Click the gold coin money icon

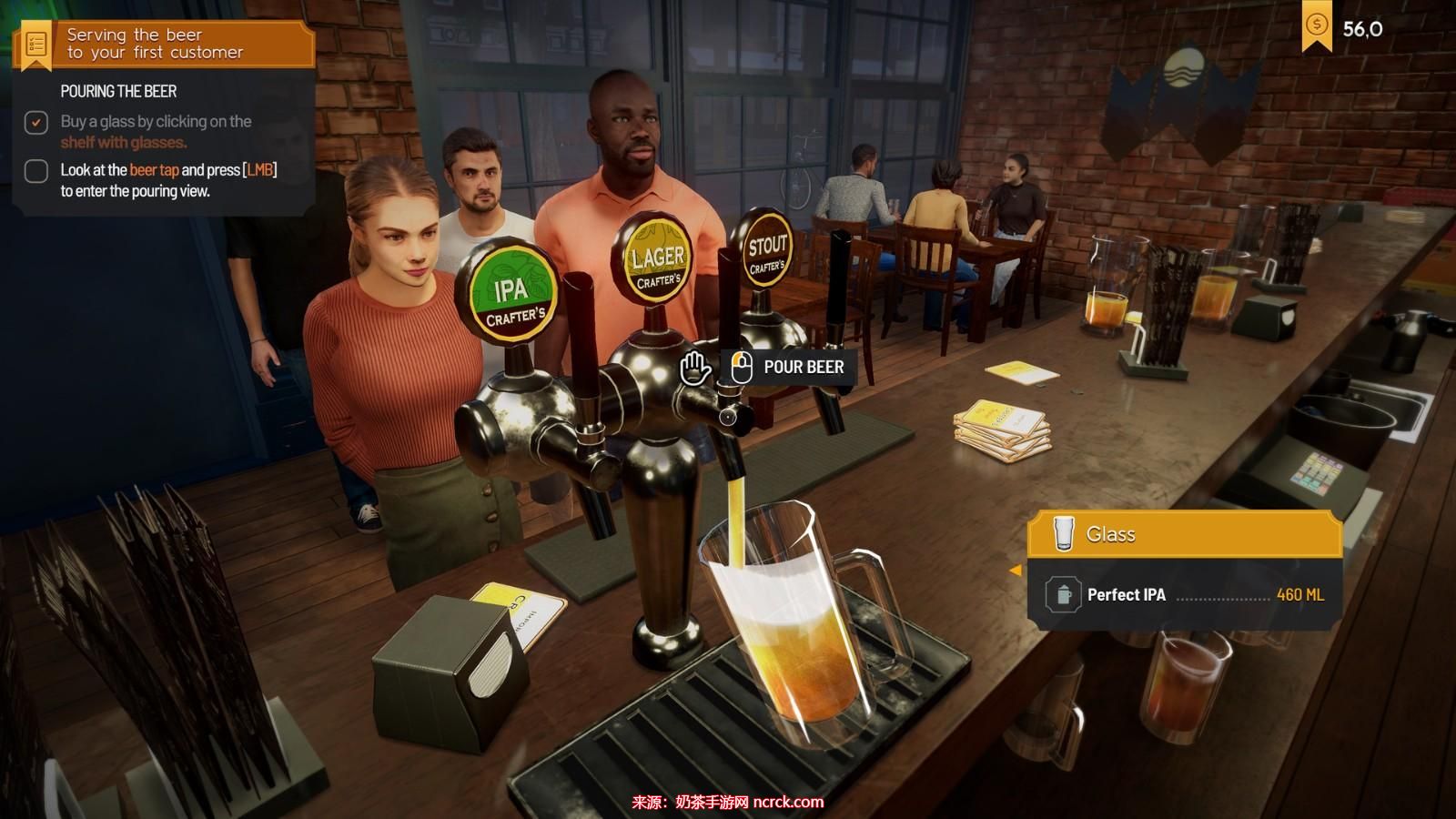(1316, 25)
